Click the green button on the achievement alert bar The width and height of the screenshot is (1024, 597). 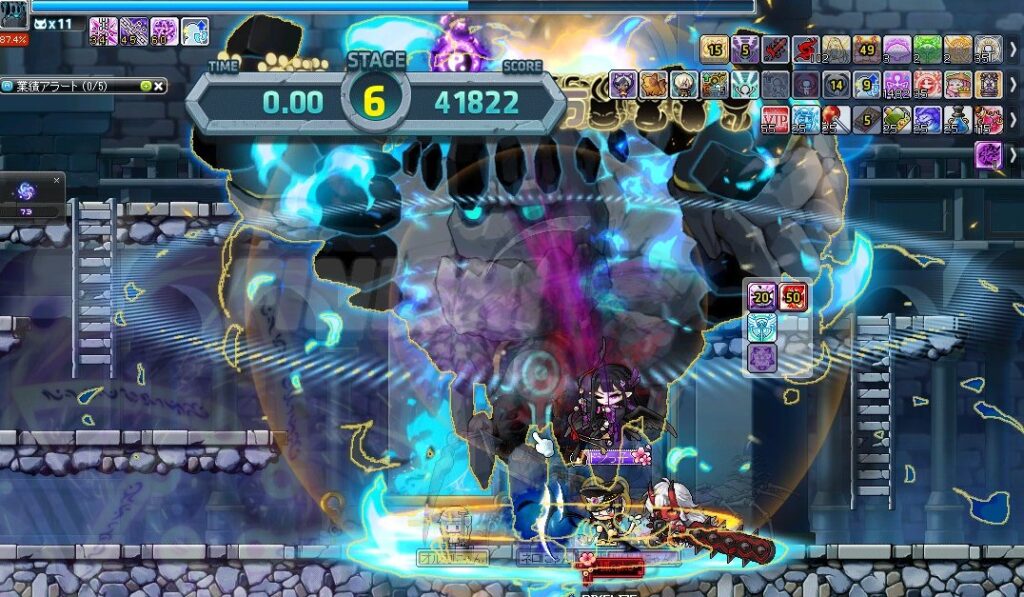click(146, 87)
